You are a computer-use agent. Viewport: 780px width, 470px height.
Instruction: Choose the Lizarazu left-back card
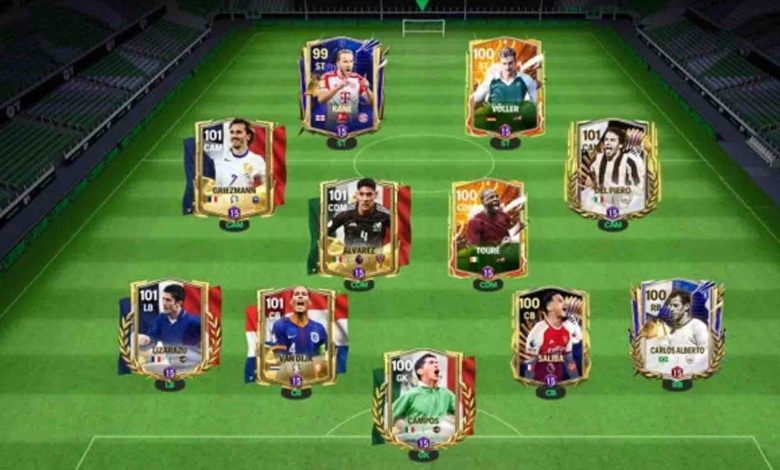point(169,329)
